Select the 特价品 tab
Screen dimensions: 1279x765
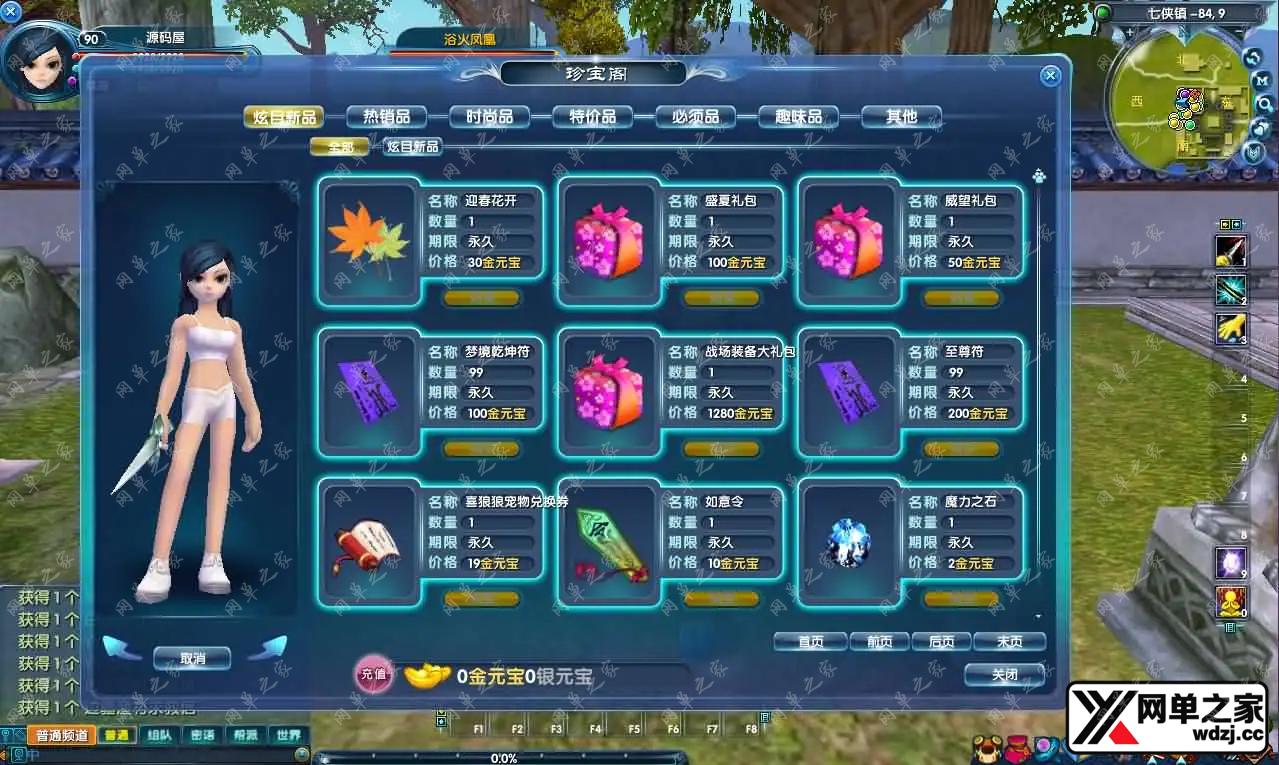(x=592, y=117)
